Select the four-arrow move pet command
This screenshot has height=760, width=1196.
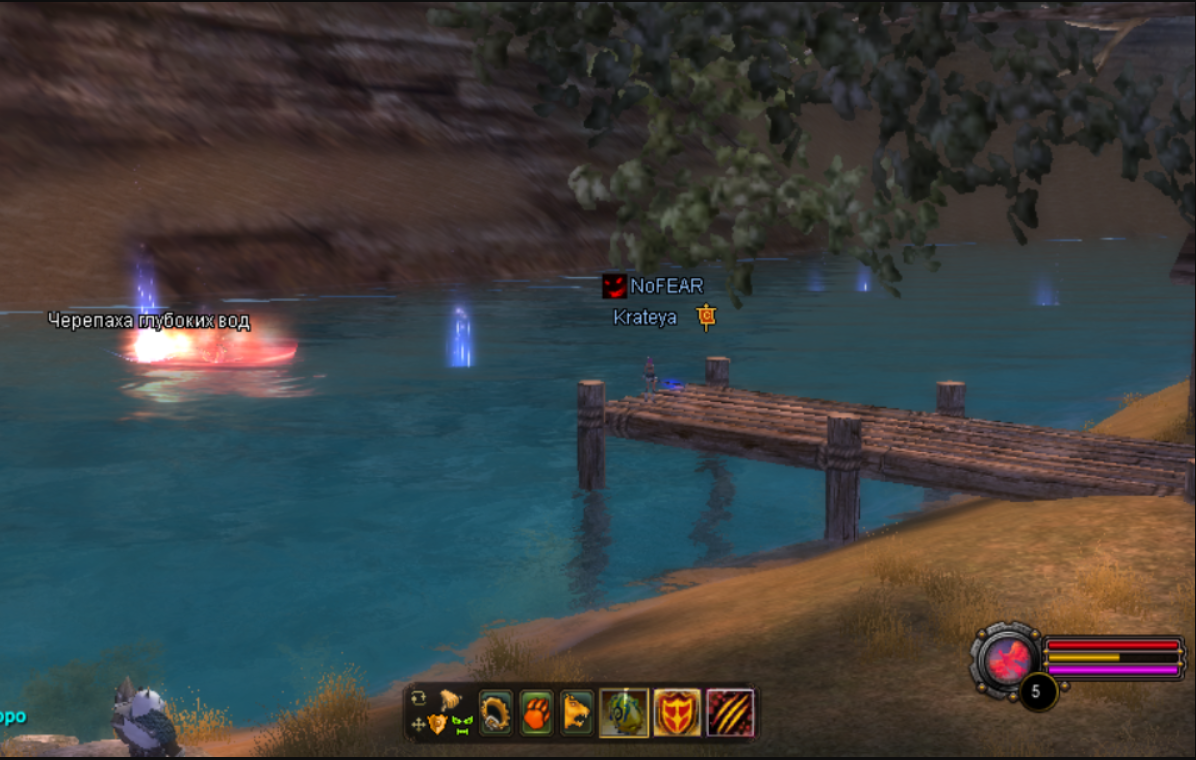[x=418, y=723]
